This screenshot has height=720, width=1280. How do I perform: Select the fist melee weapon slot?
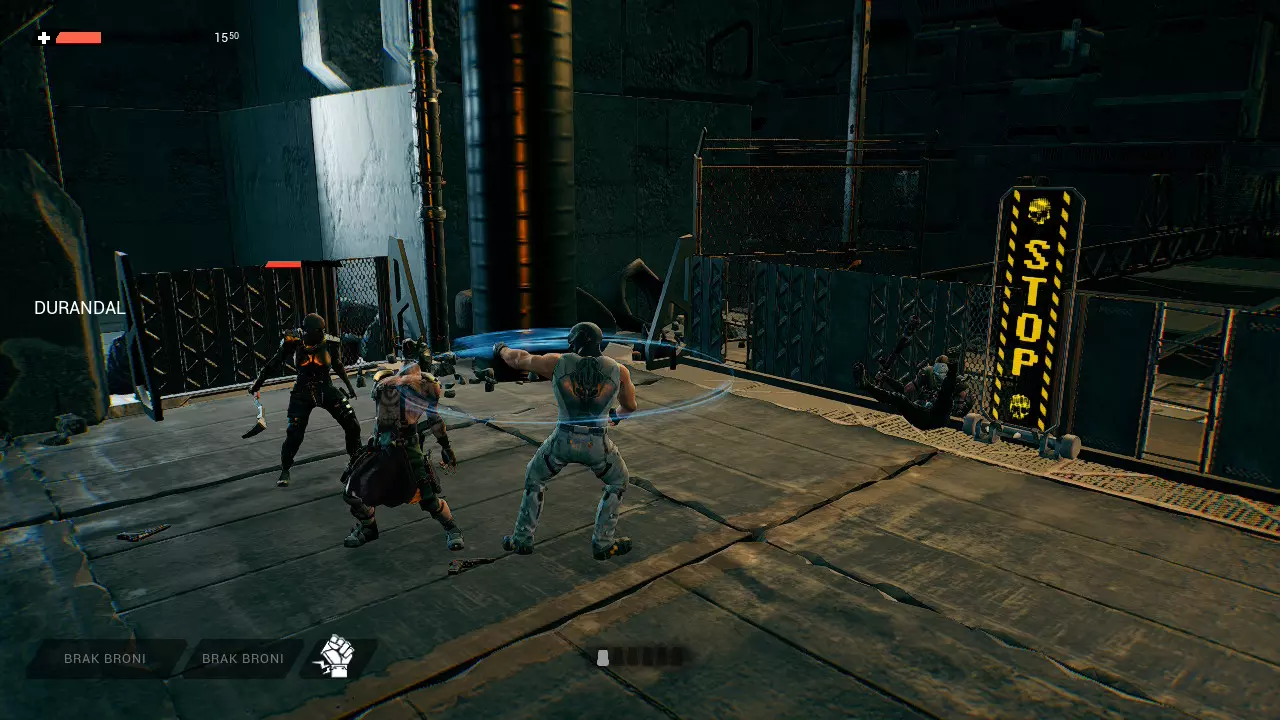337,658
